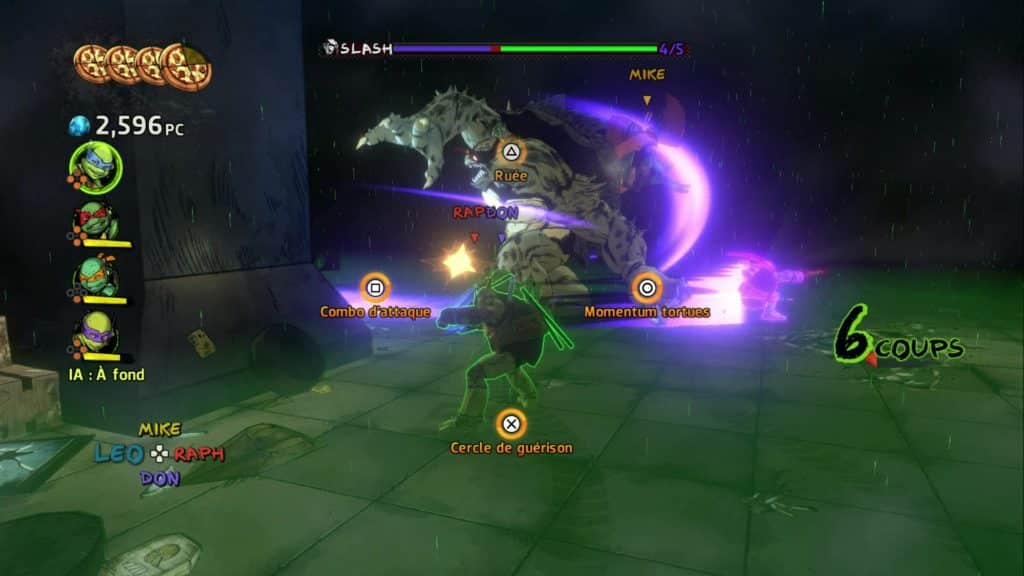Select Raphael's red-masked portrait
Image resolution: width=1024 pixels, height=576 pixels.
tap(98, 221)
